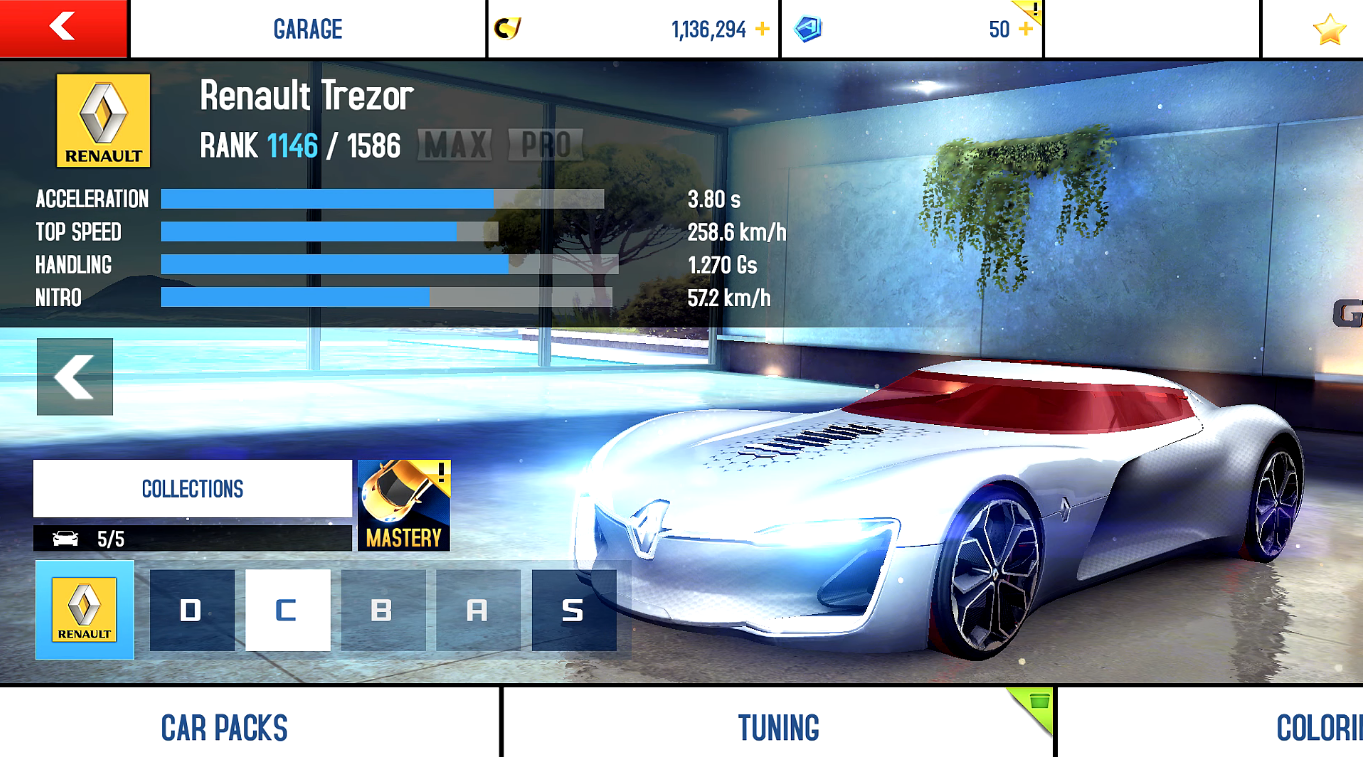Switch to class B cars

382,610
